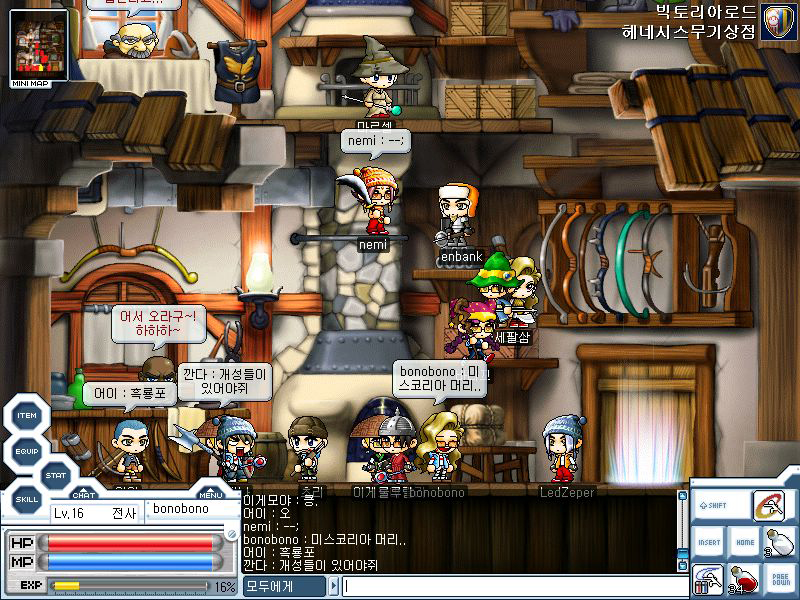The image size is (800, 600).
Task: Select the empty INSERT quickslot
Action: click(709, 542)
